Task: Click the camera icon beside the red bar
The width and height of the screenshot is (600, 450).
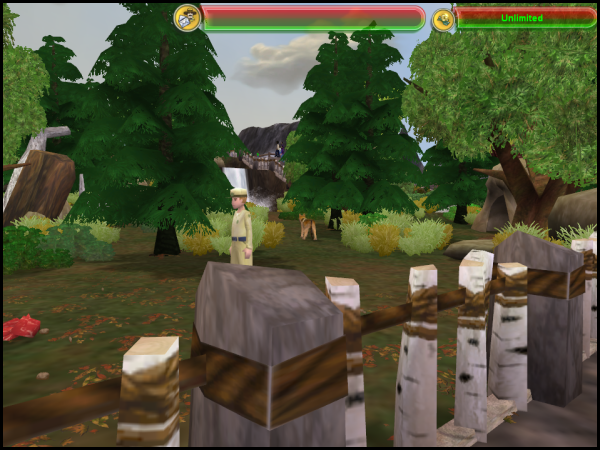Action: pos(187,18)
